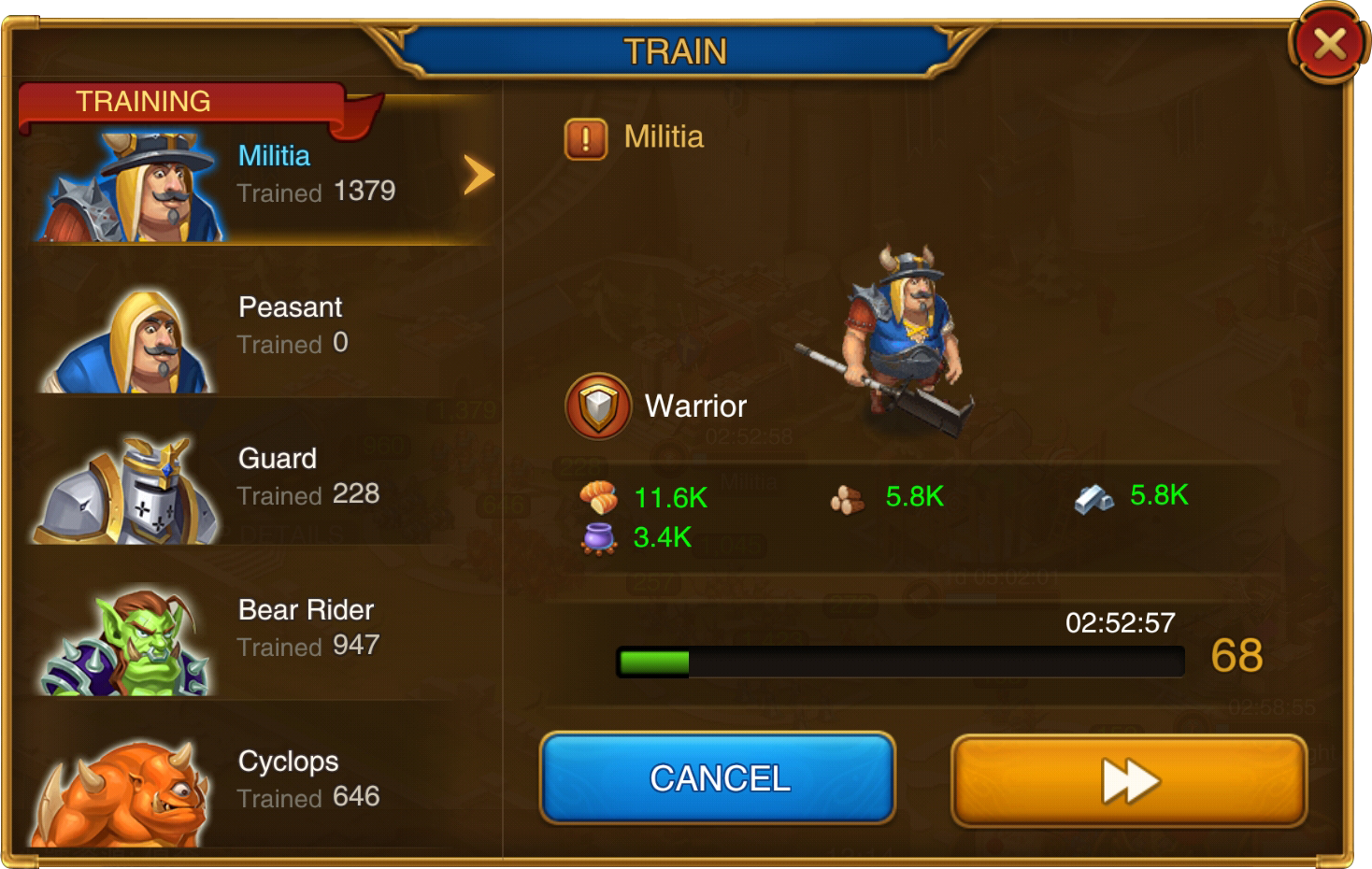The image size is (1372, 869).
Task: Close the Train window
Action: 1329,44
